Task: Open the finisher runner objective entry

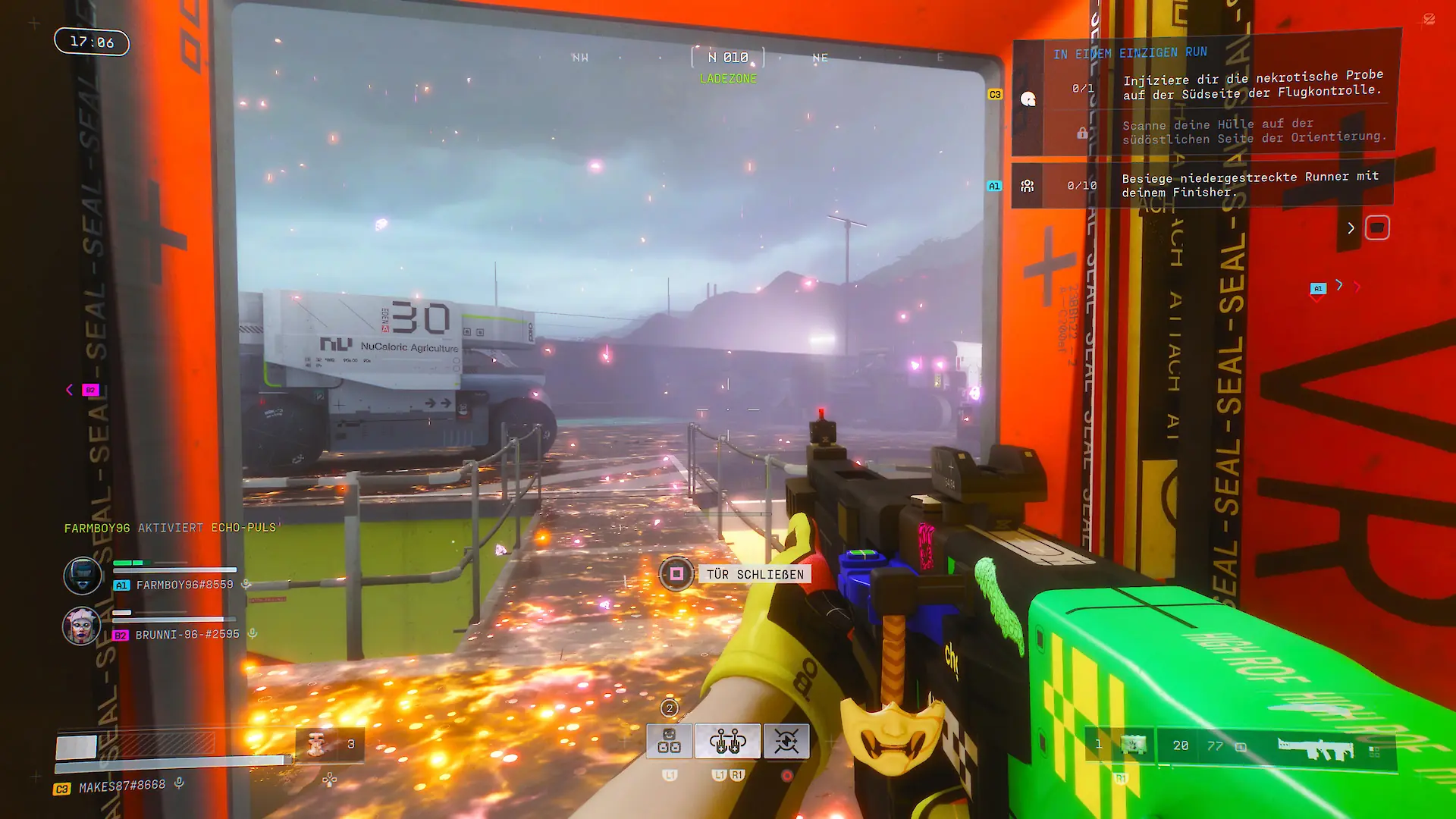Action: 1250,184
